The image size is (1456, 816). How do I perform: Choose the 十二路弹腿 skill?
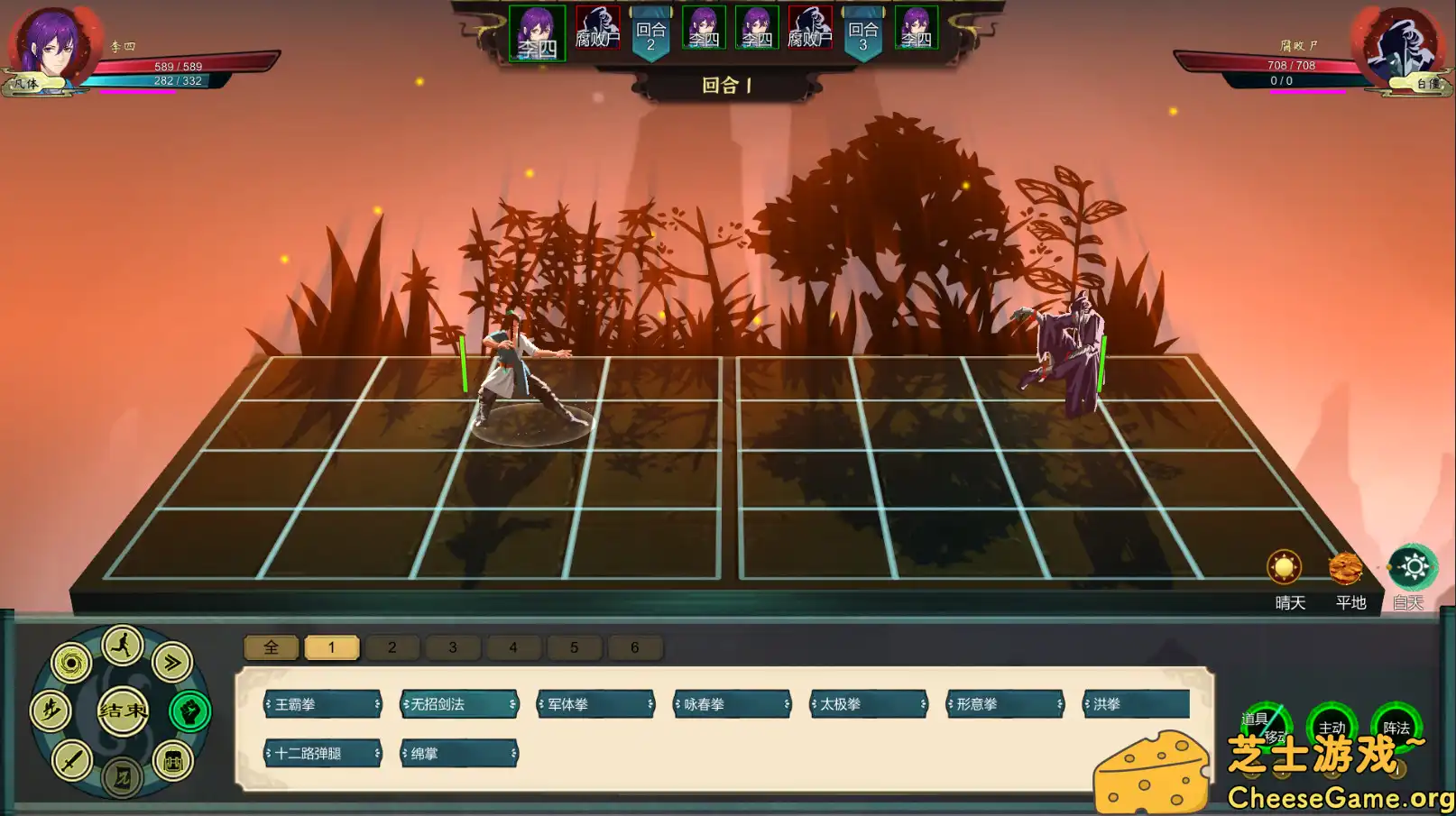pyautogui.click(x=322, y=753)
